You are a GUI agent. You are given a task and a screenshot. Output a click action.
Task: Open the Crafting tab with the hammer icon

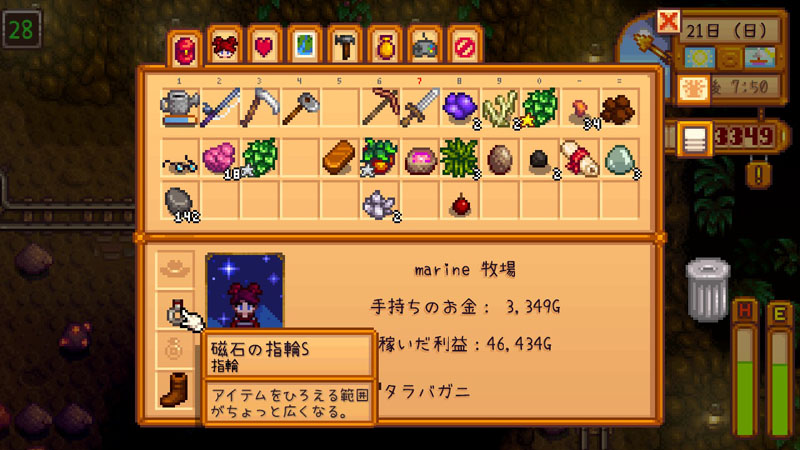coord(343,47)
